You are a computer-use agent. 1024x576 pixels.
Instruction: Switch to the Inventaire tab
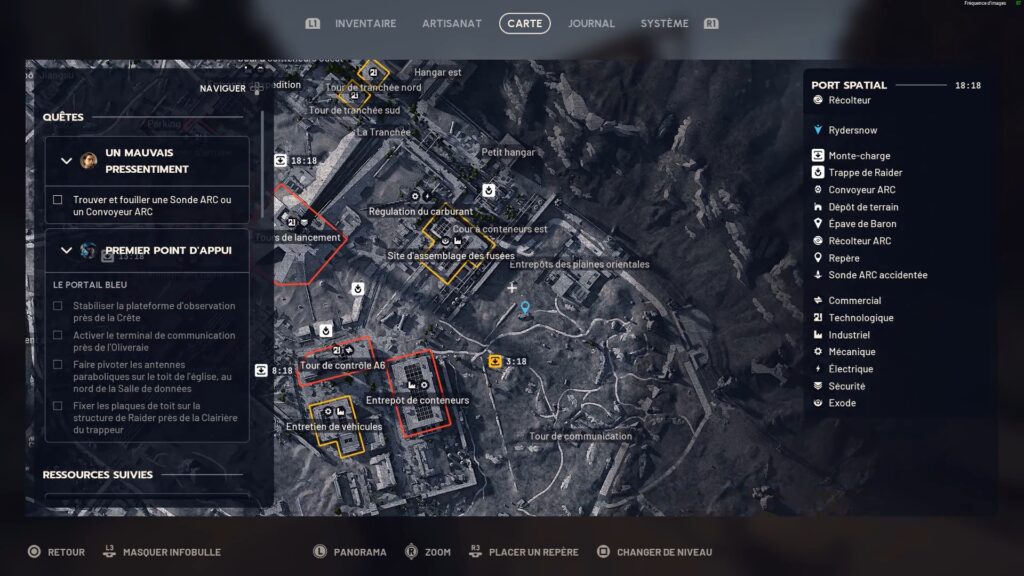(365, 23)
